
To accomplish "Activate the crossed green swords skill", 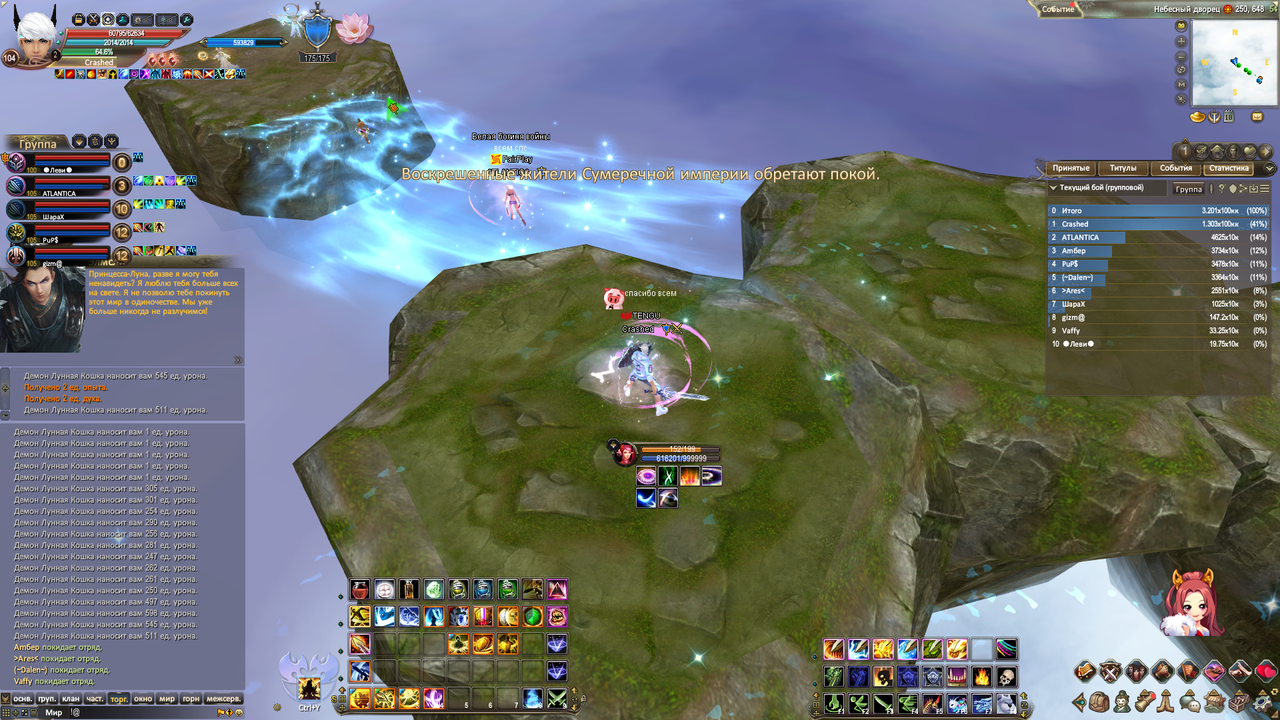I will click(557, 698).
